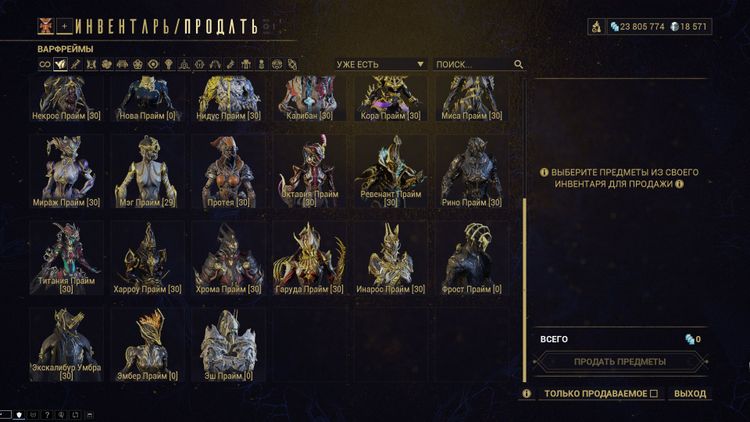Viewport: 750px width, 422px height.
Task: Exit the sell screen via Выход
Action: point(689,394)
